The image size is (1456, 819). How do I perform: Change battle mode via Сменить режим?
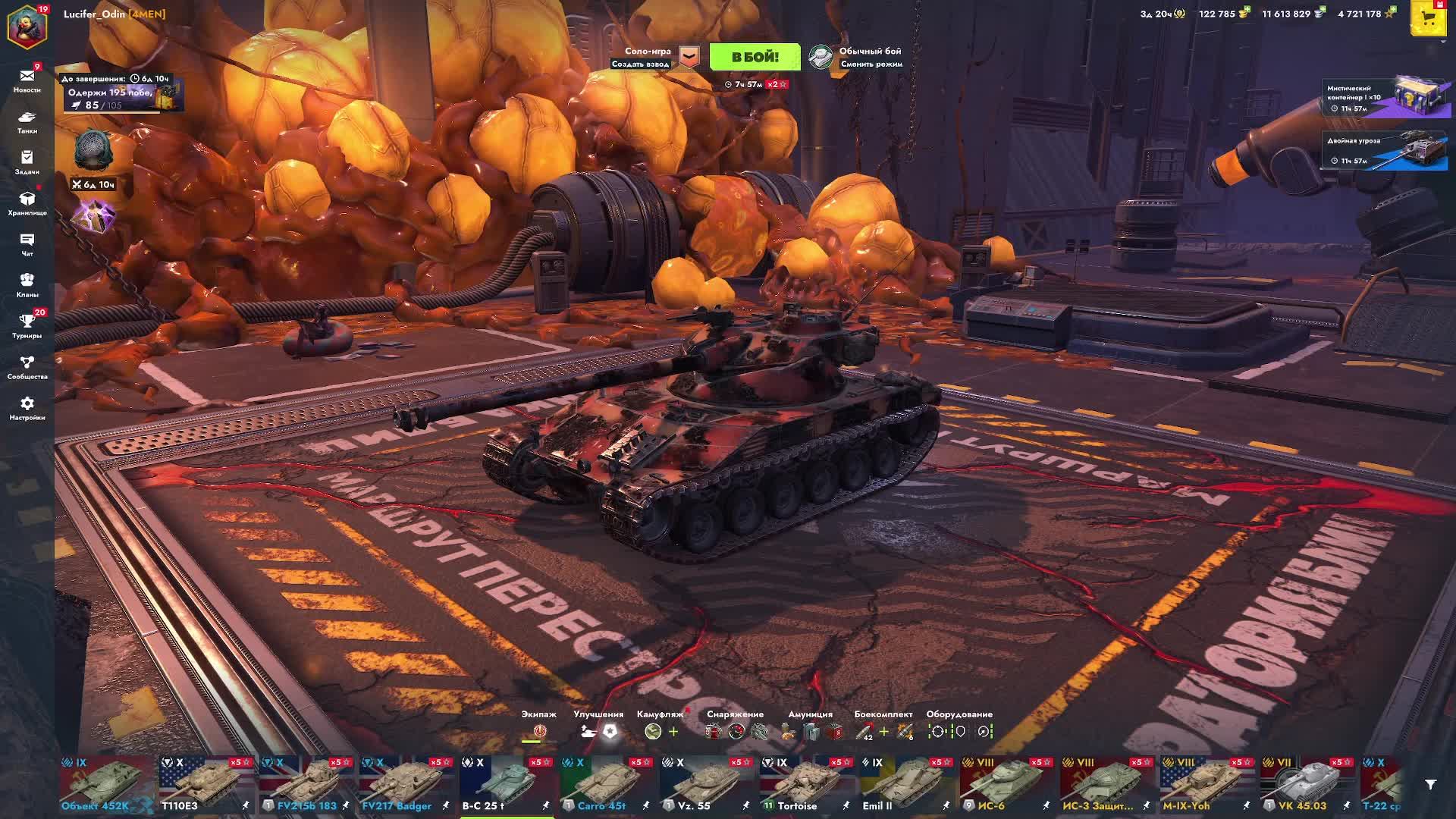click(x=869, y=64)
